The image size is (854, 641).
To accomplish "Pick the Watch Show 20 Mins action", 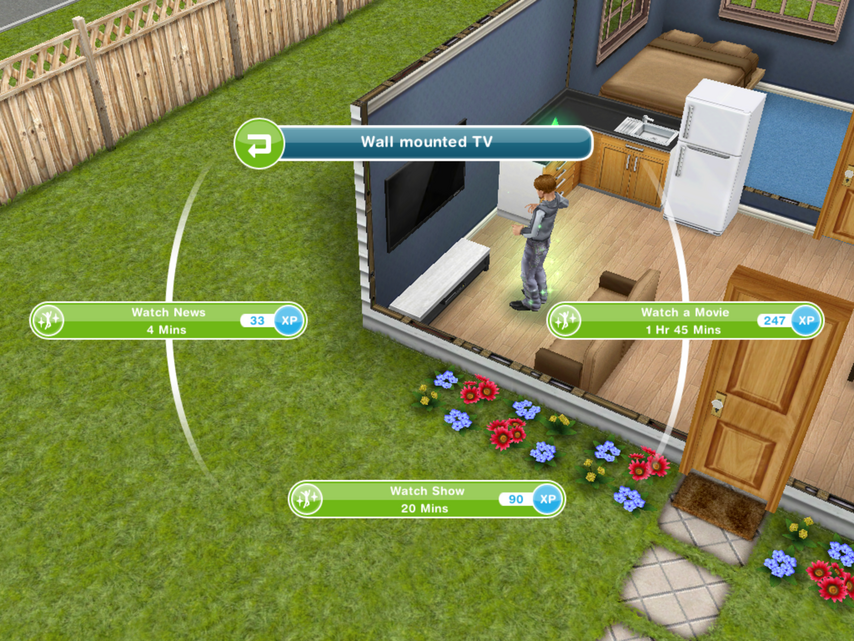I will click(x=426, y=499).
